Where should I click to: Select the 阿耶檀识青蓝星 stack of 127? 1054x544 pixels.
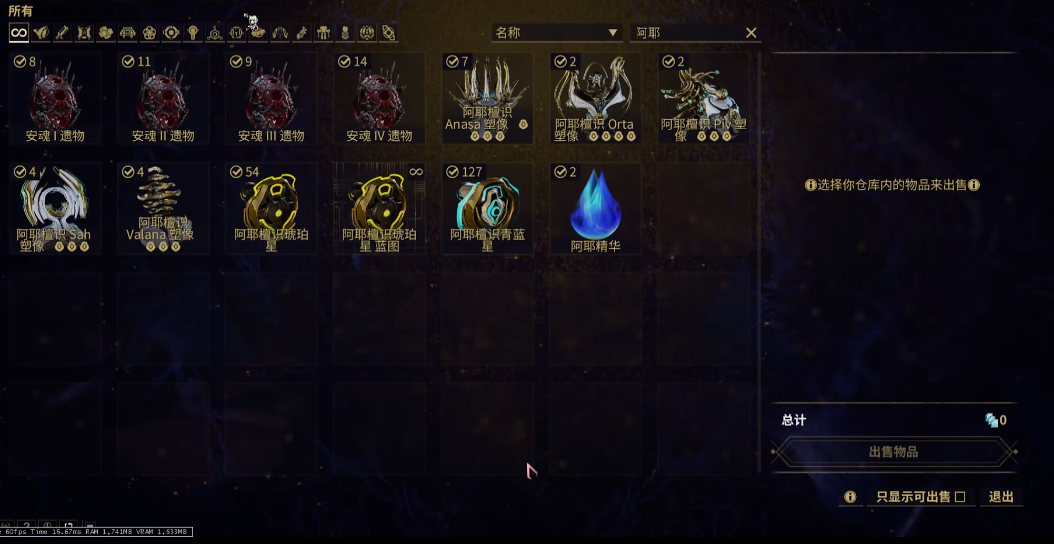click(x=487, y=209)
